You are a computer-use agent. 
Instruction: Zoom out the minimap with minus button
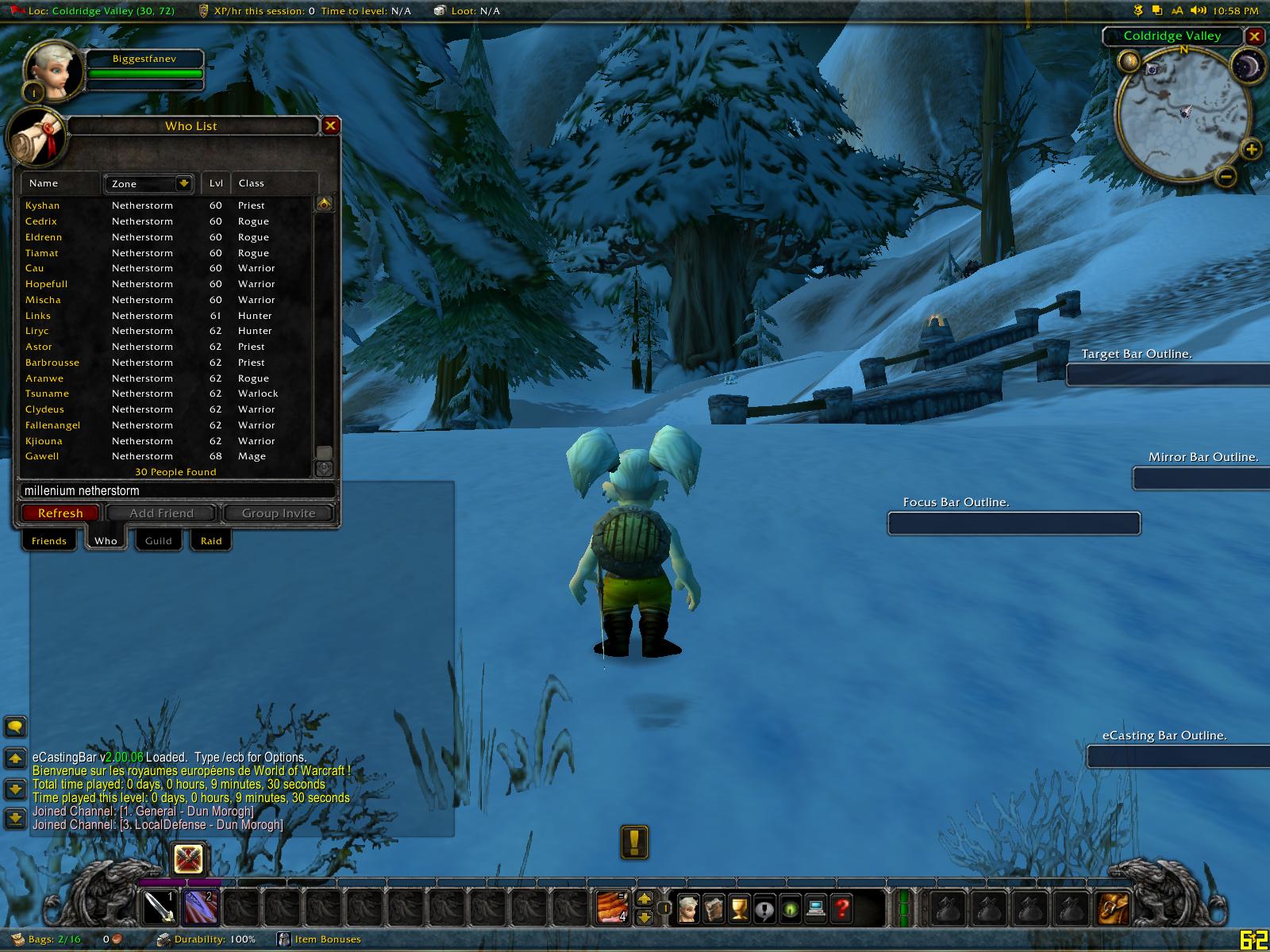coord(1226,176)
